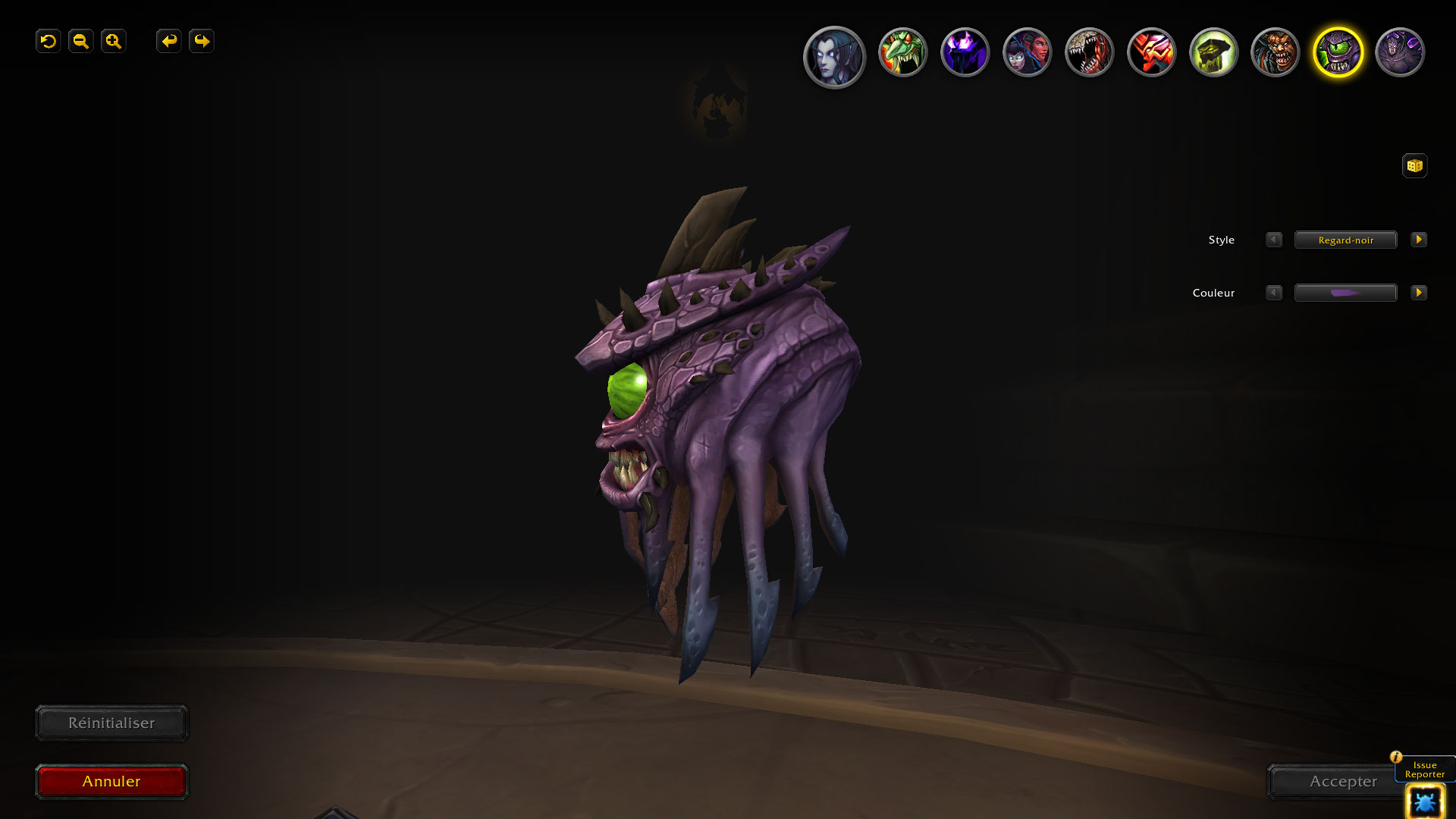The width and height of the screenshot is (1456, 819).
Task: Open the Issue Reporter bug button
Action: pos(1424,802)
